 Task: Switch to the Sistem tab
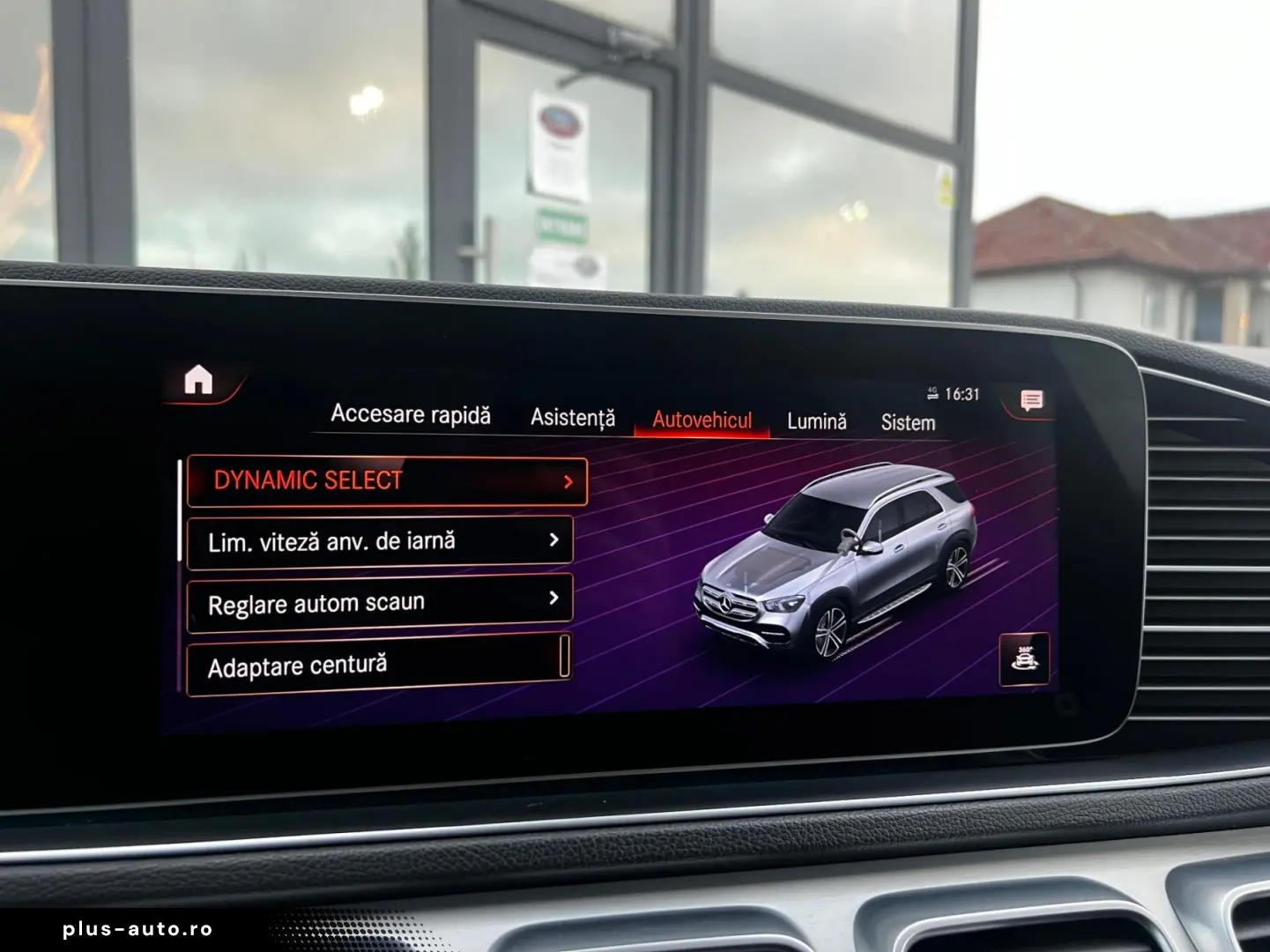(907, 422)
